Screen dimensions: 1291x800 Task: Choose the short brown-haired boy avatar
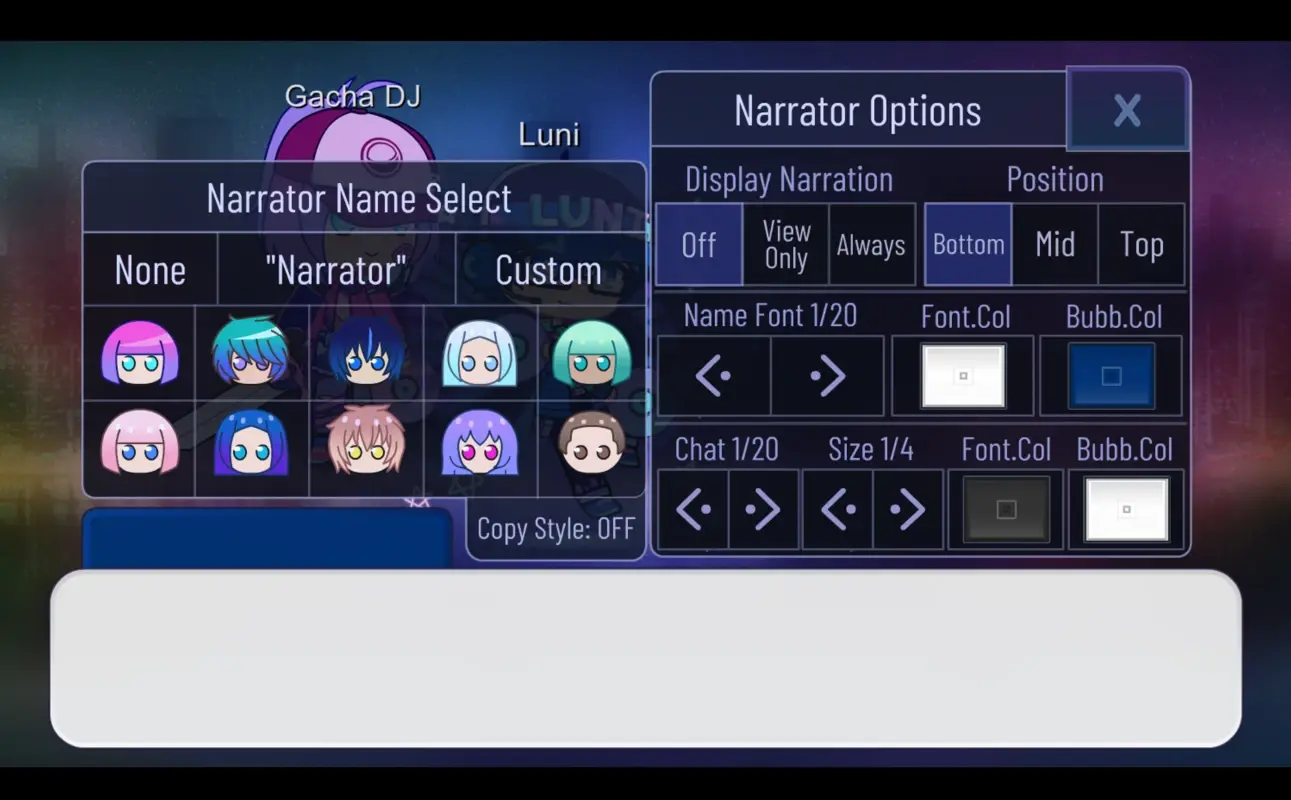pyautogui.click(x=589, y=451)
